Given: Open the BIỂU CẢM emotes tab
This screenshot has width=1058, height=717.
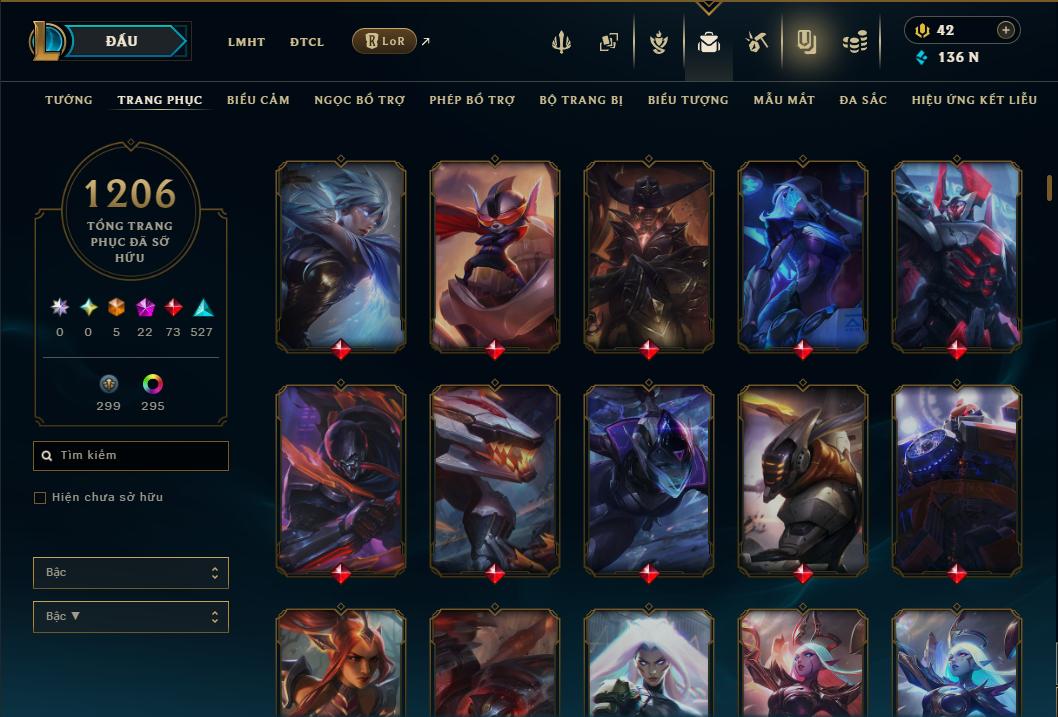Looking at the screenshot, I should [x=258, y=100].
